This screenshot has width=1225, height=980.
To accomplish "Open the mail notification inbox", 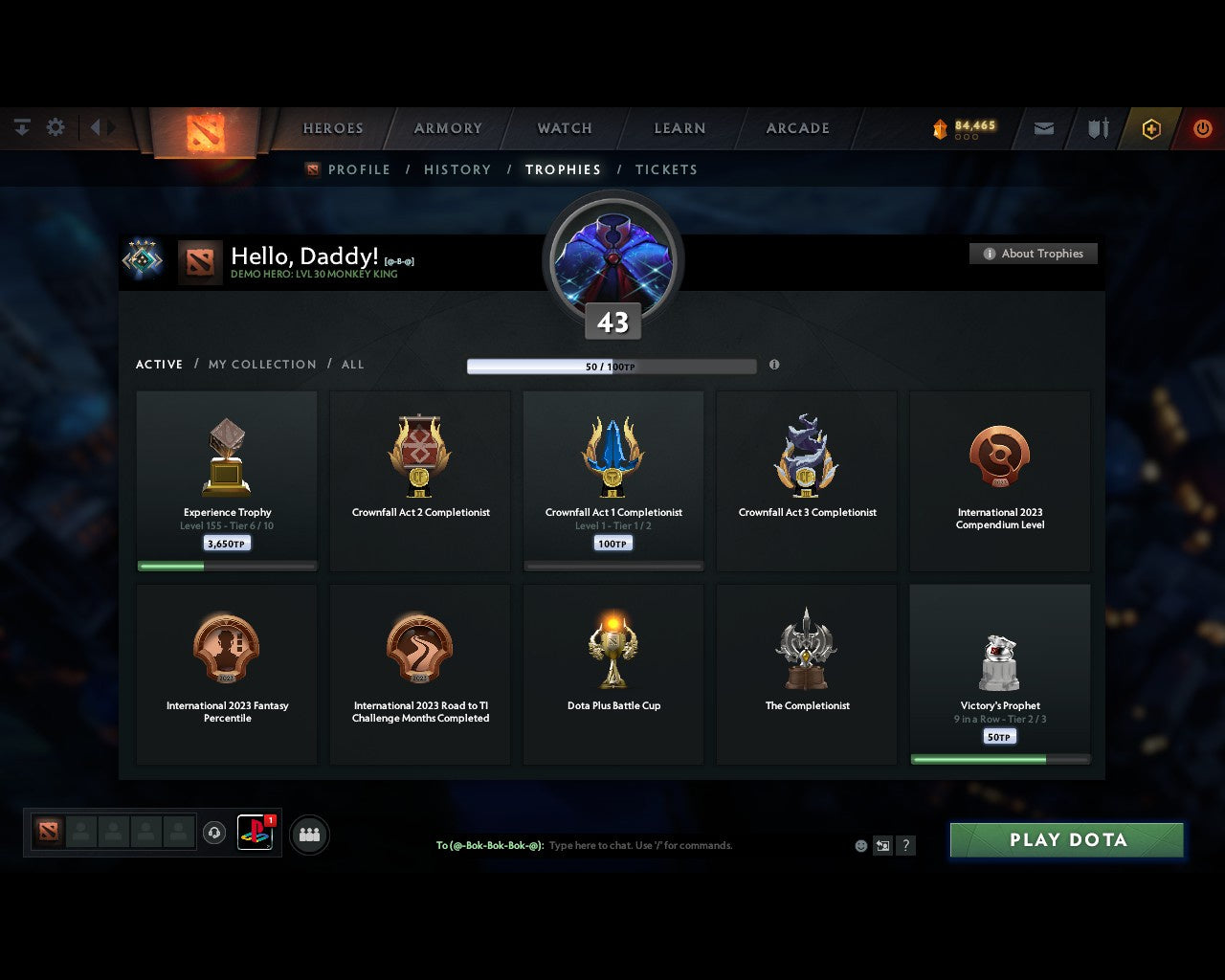I will click(1043, 128).
